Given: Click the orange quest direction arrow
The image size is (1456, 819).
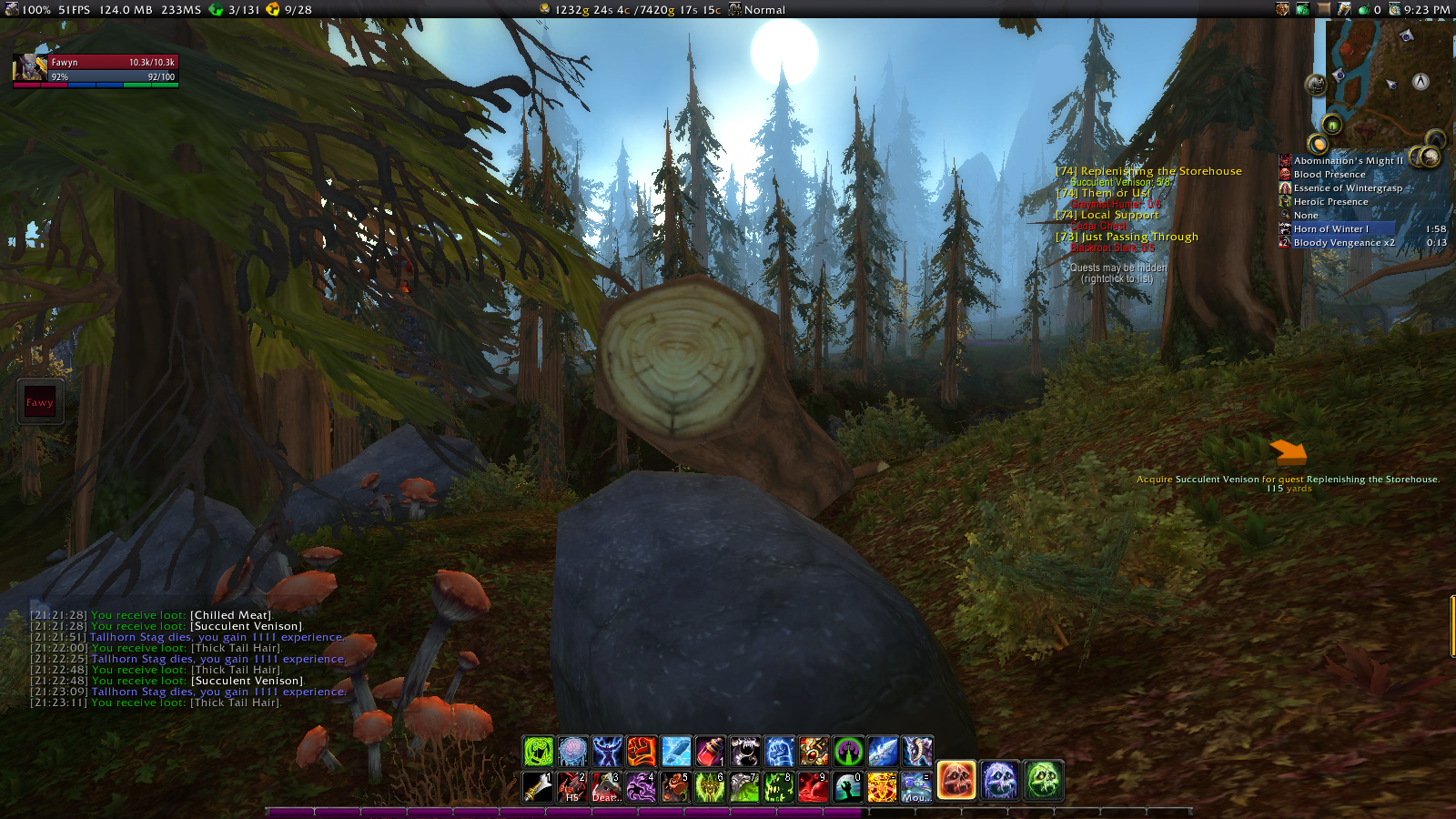Looking at the screenshot, I should [x=1288, y=451].
